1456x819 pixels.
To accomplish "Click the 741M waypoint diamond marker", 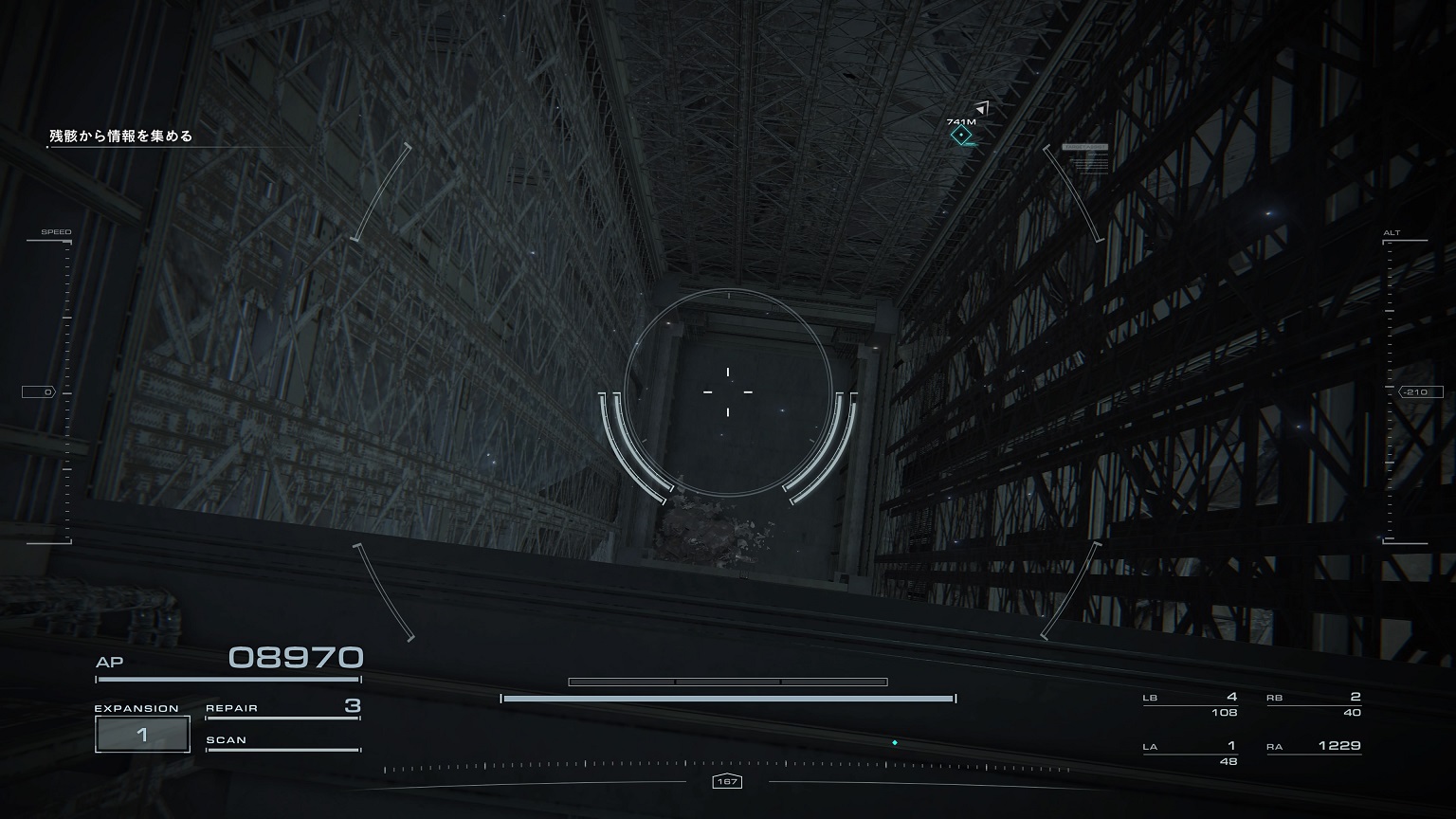I will tap(962, 136).
